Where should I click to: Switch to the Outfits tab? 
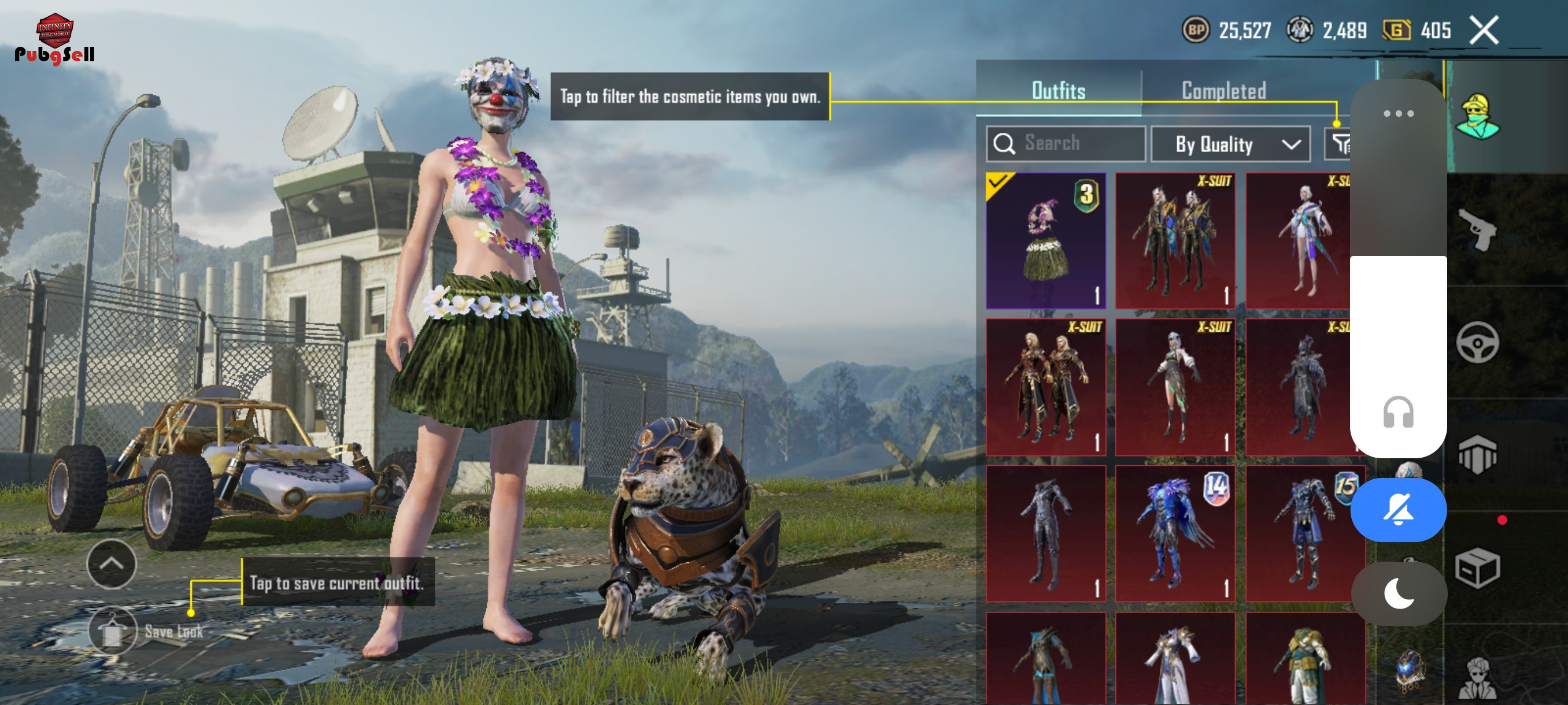click(x=1058, y=91)
